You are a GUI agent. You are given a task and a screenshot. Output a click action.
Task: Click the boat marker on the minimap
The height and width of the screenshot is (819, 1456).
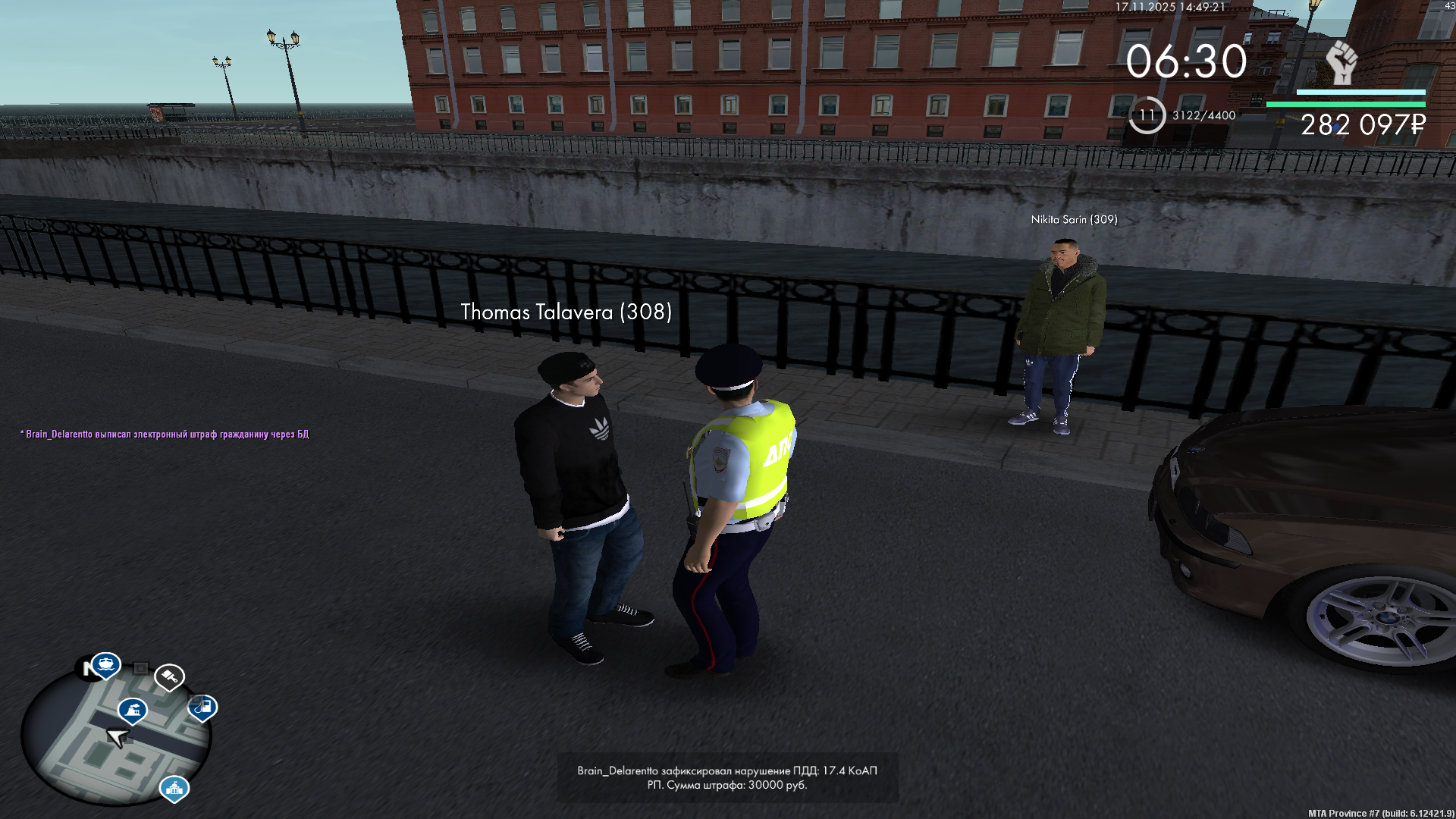pos(105,664)
